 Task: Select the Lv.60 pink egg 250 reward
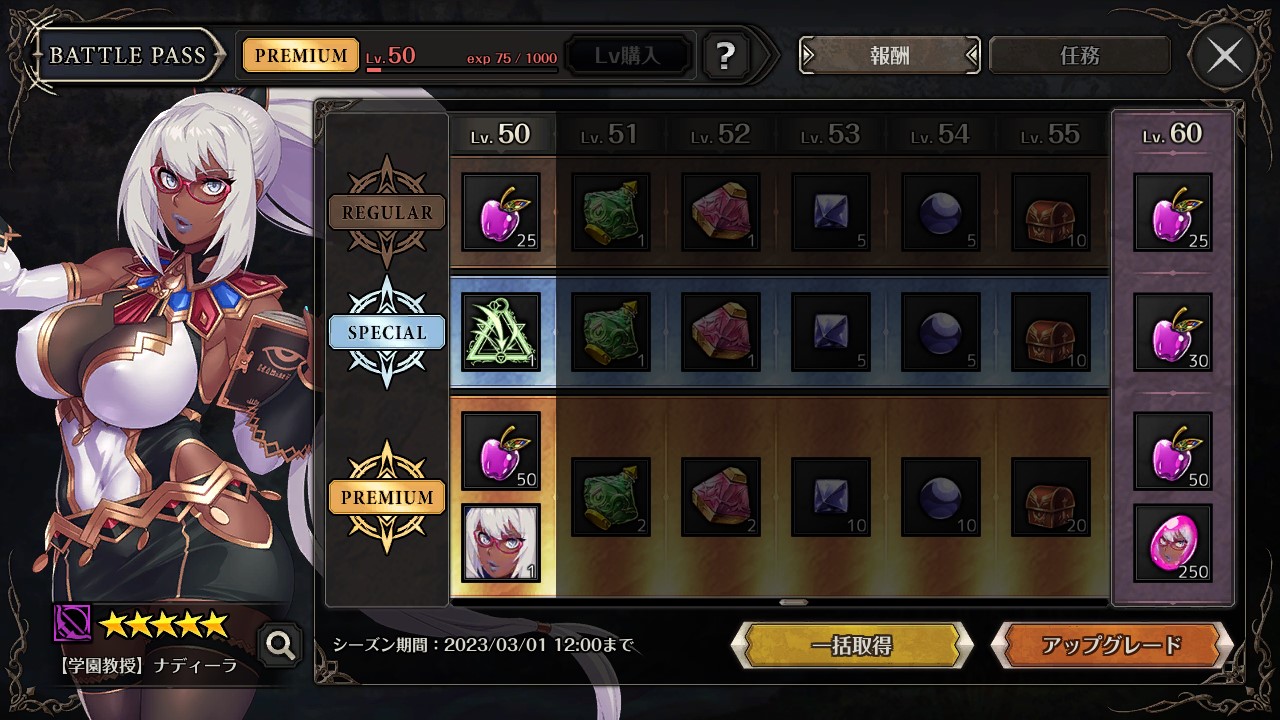[x=1173, y=543]
